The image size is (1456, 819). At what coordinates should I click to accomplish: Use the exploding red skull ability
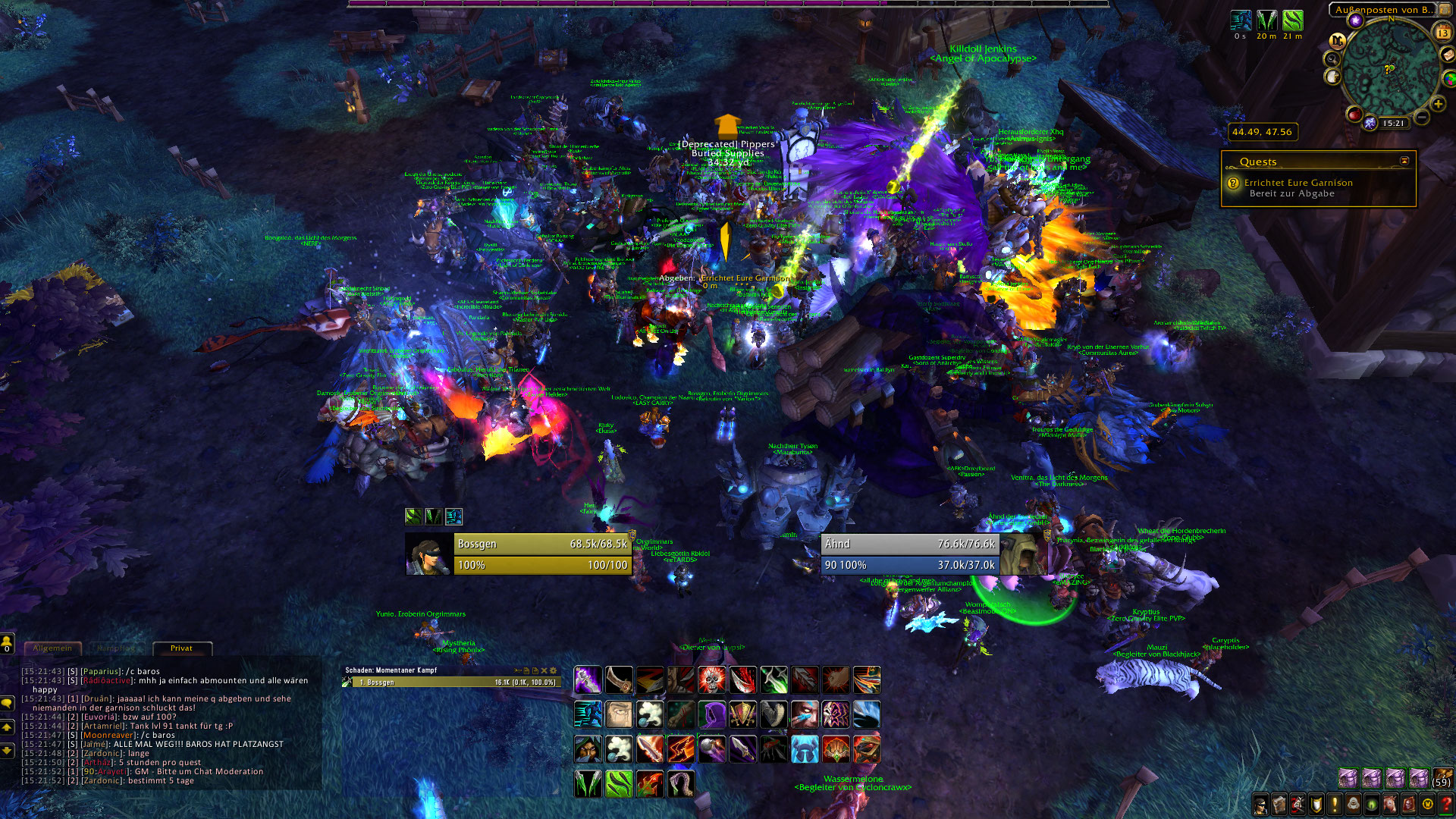(711, 680)
